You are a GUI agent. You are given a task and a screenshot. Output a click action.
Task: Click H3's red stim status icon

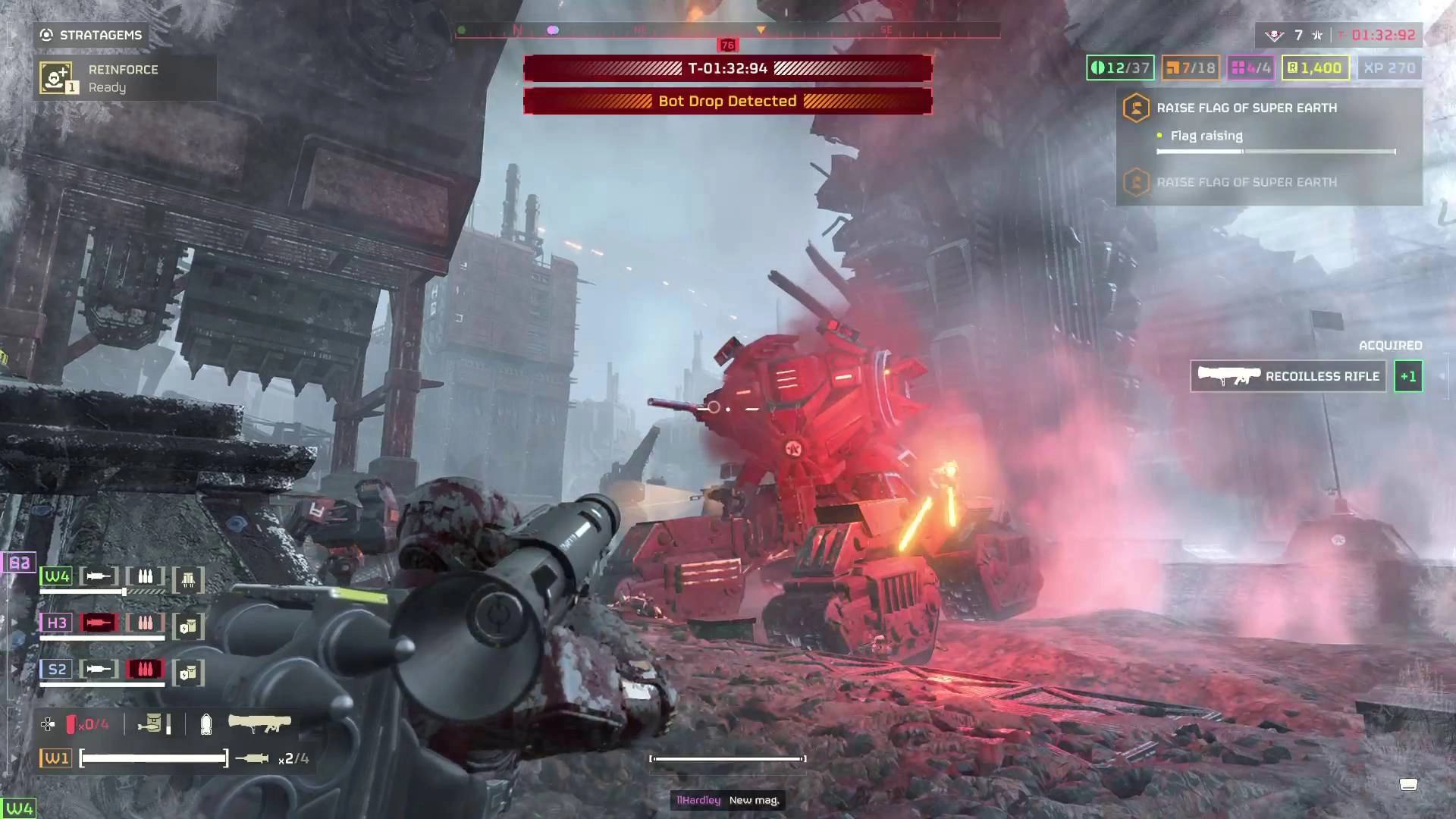point(99,623)
